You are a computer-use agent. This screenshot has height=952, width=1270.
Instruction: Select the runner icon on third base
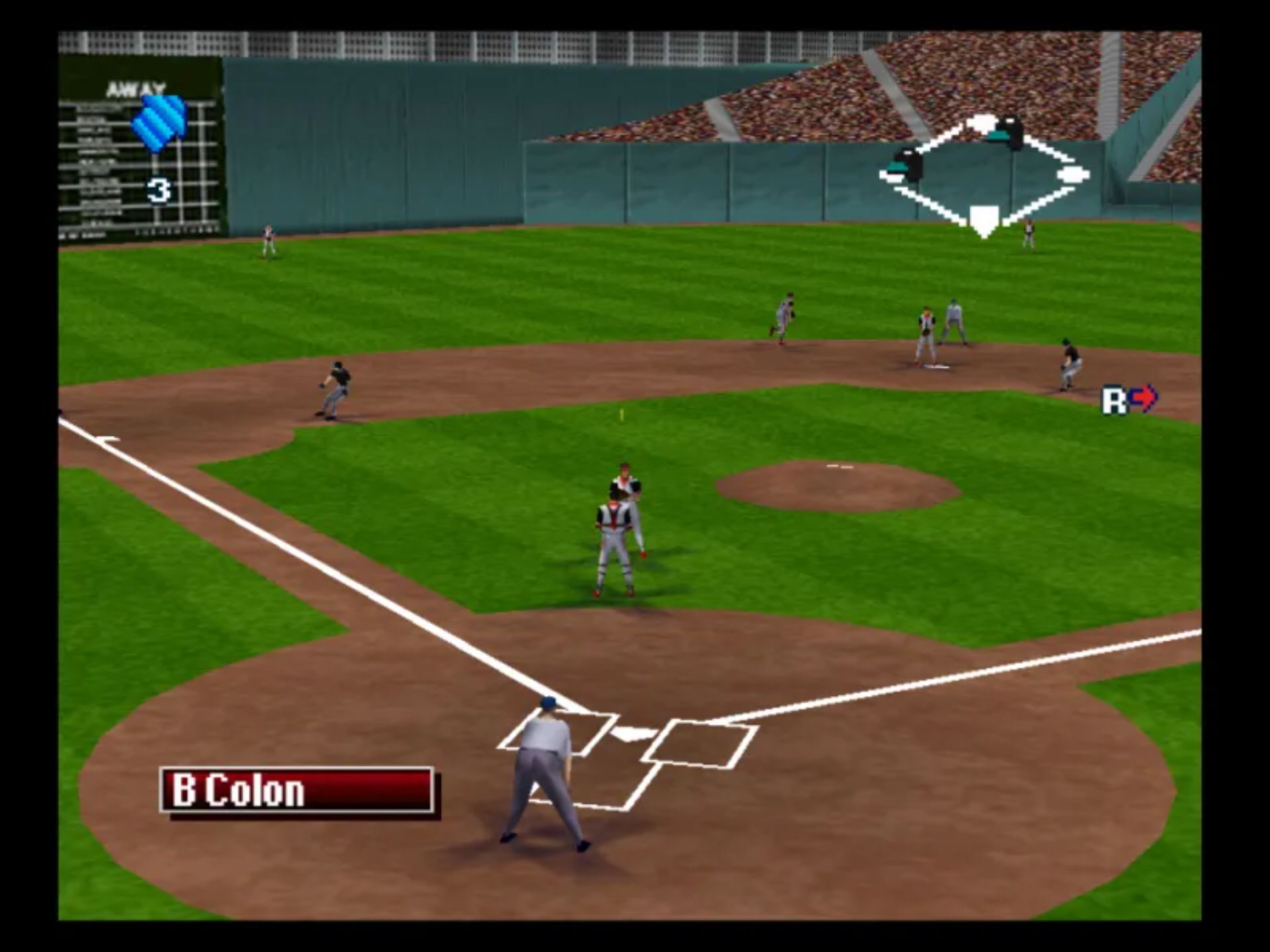click(907, 165)
